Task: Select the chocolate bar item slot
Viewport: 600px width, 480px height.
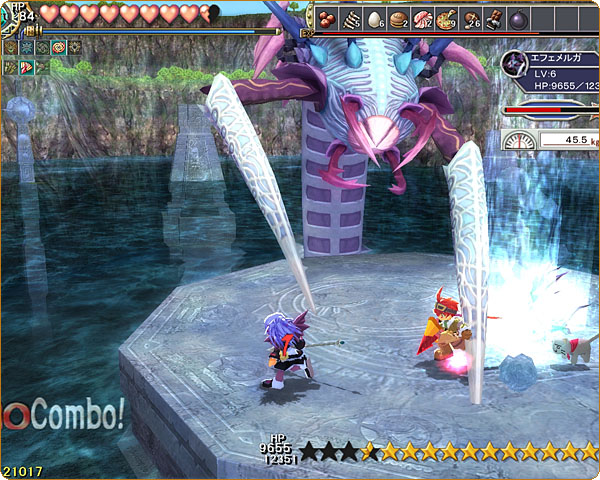Action: (494, 18)
